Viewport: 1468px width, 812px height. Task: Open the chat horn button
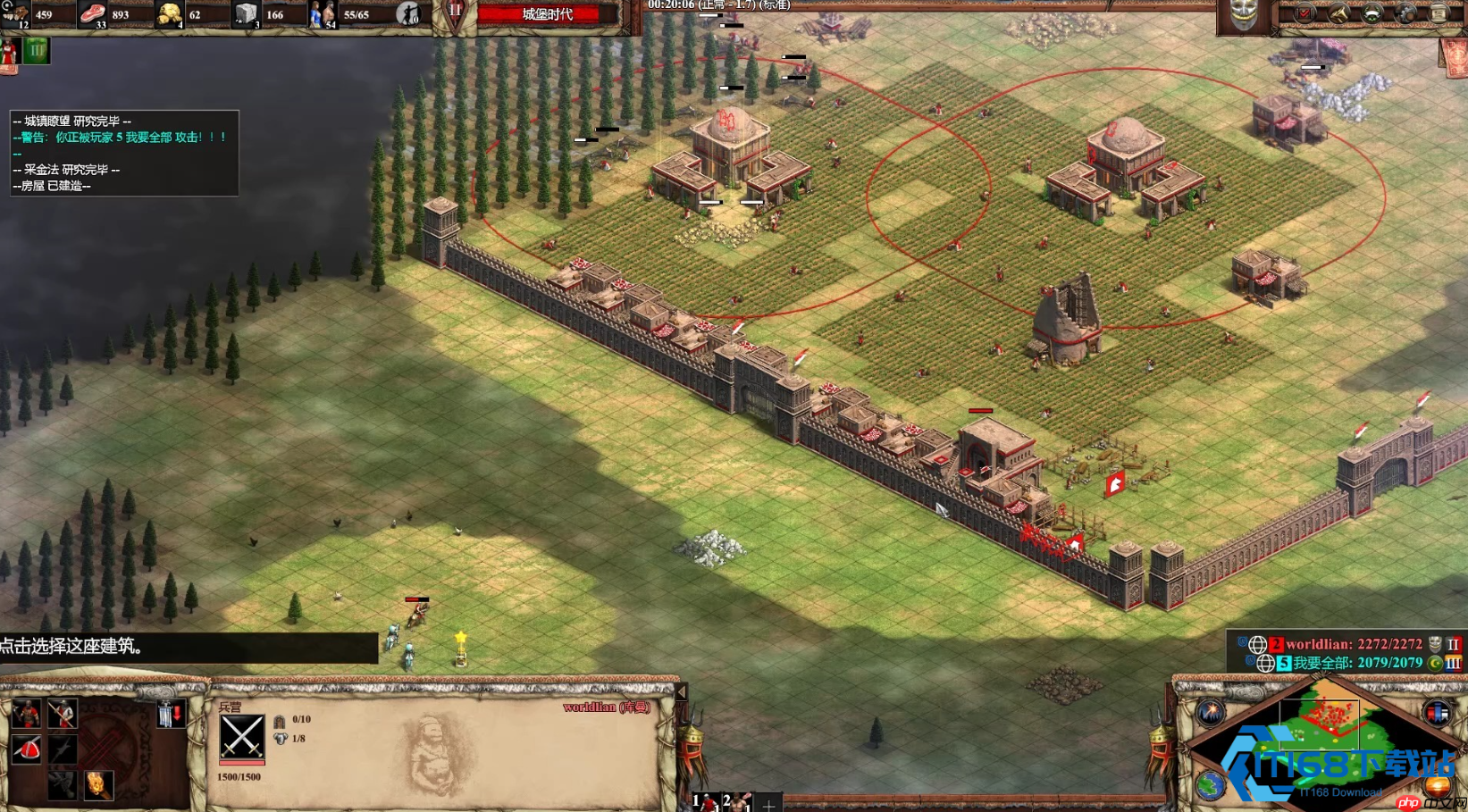1339,13
